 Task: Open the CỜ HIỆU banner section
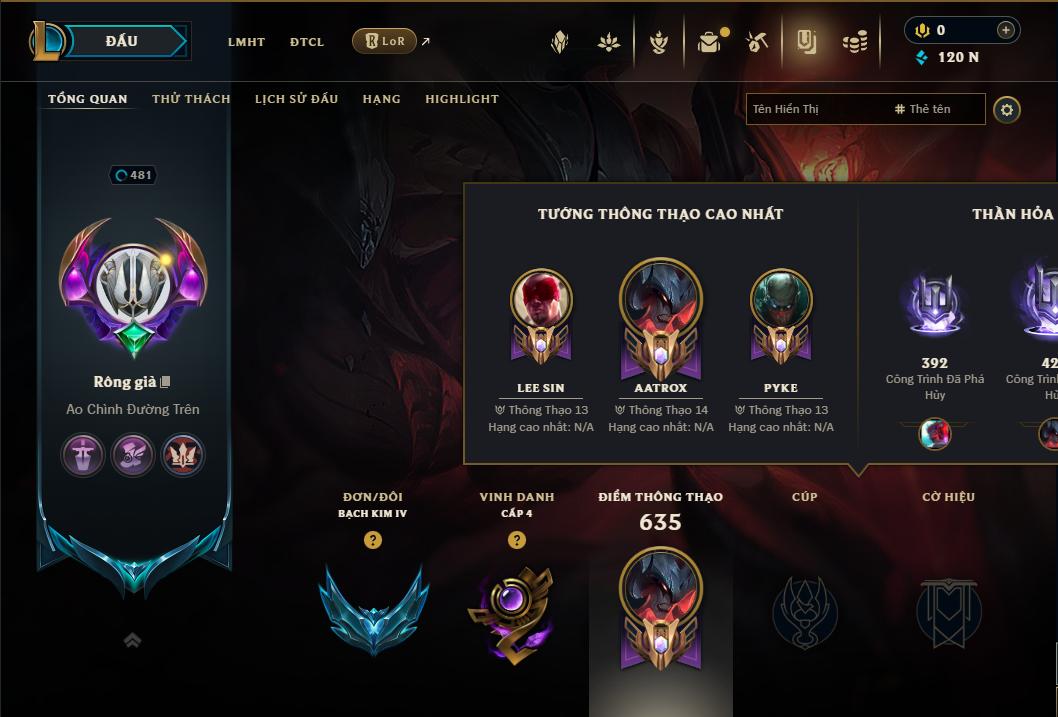[x=948, y=610]
